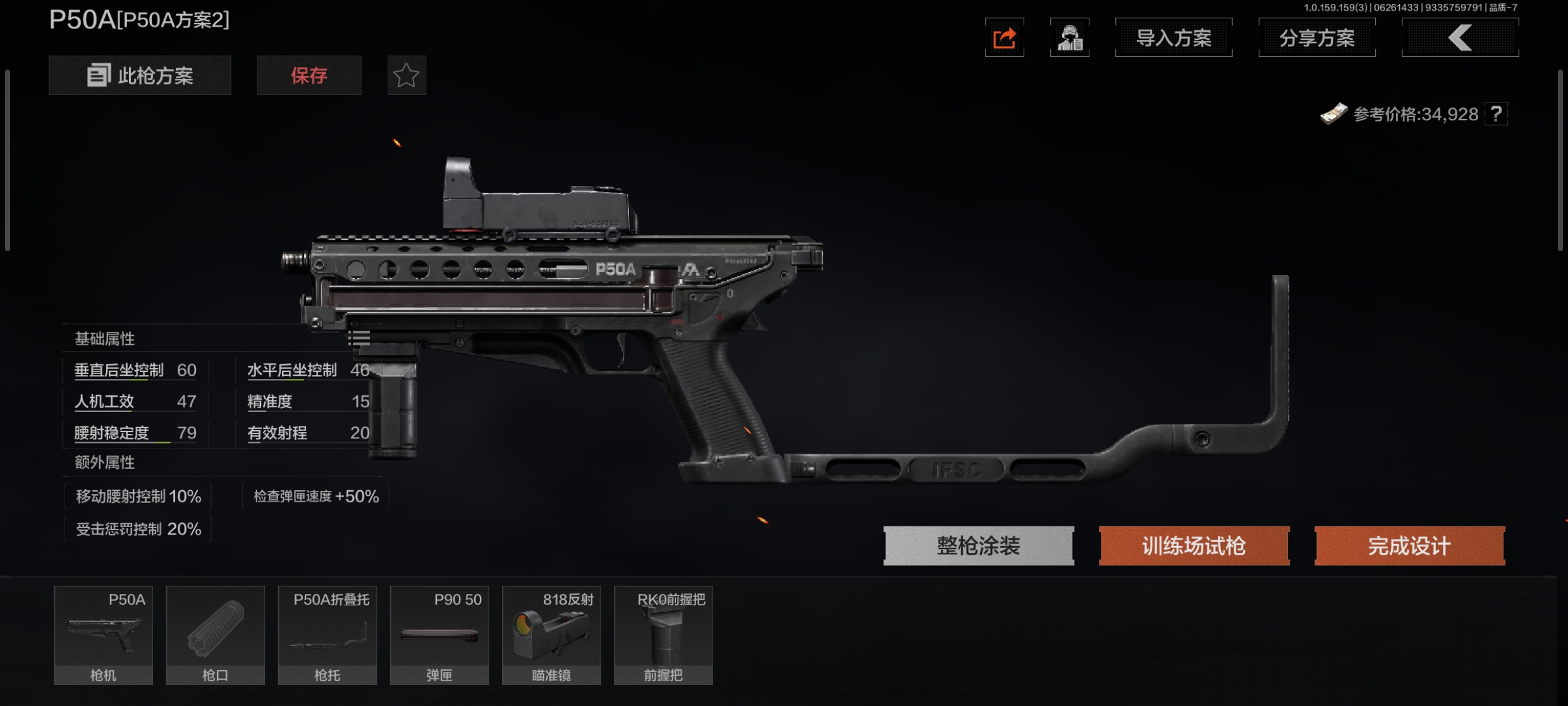Confirm with 完成设计 button
The height and width of the screenshot is (706, 1568).
pos(1409,545)
